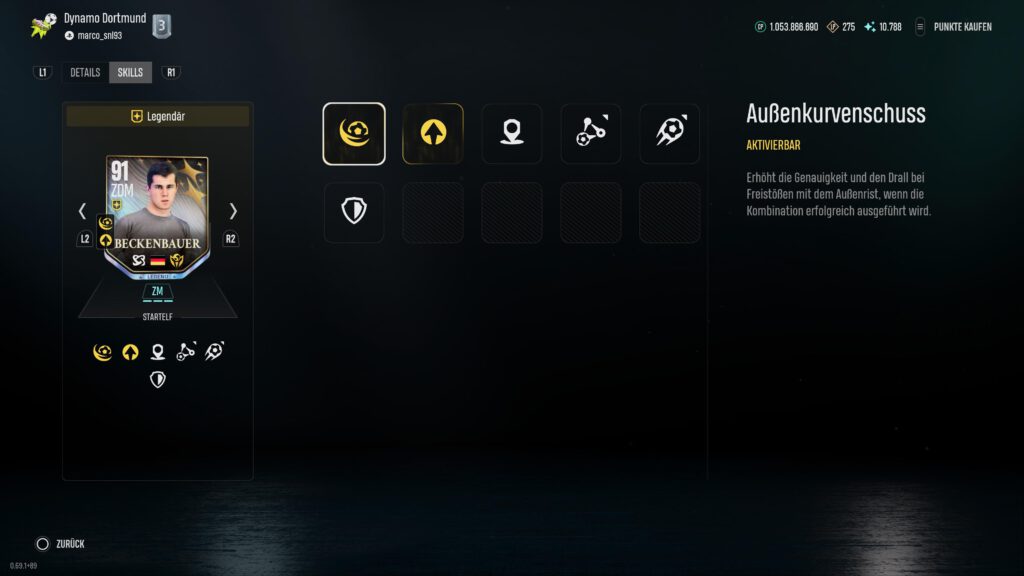Select the location pin skill icon
The height and width of the screenshot is (576, 1024).
[x=511, y=133]
